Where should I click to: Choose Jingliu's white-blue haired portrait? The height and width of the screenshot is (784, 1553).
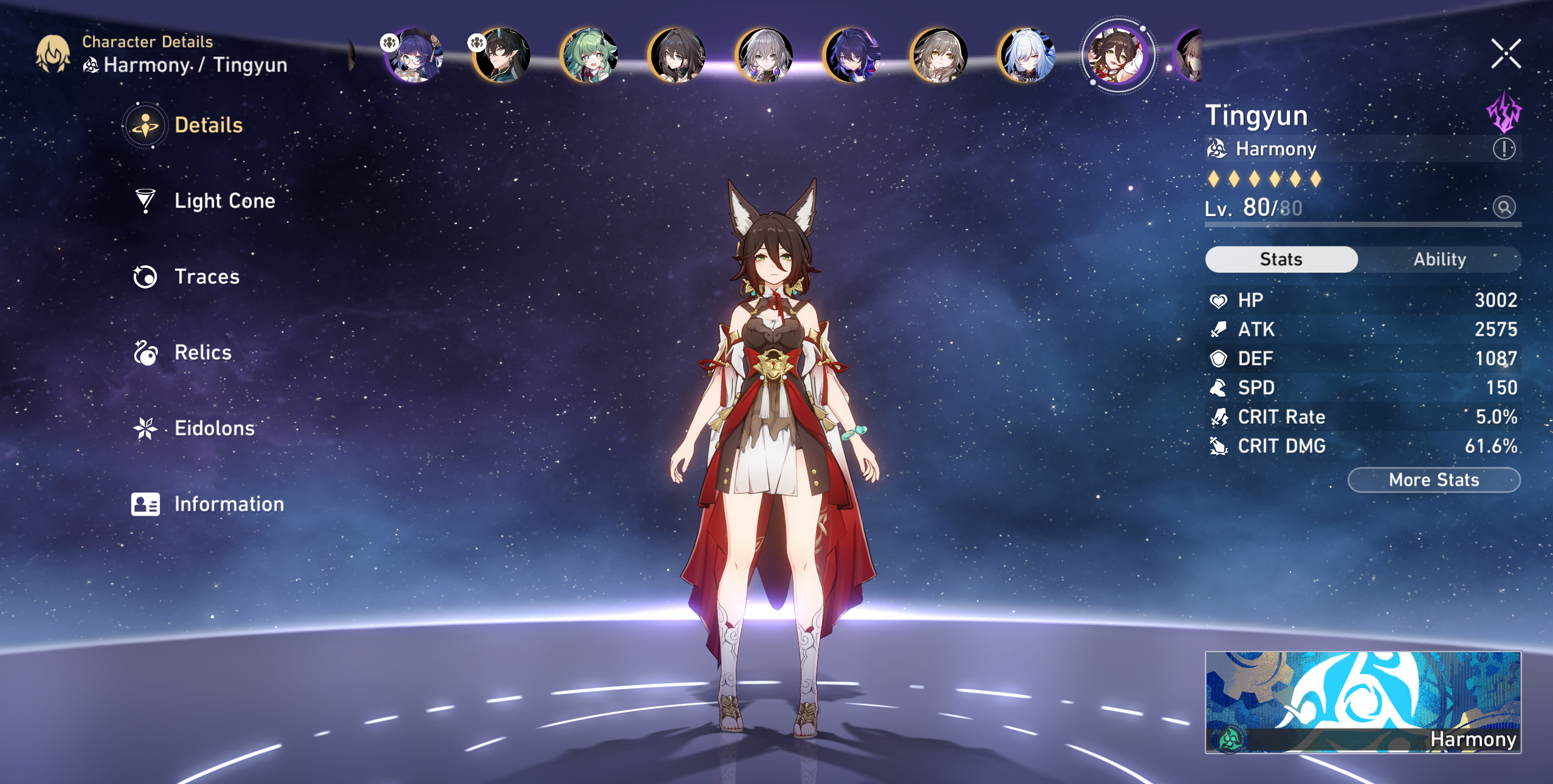click(x=1026, y=55)
